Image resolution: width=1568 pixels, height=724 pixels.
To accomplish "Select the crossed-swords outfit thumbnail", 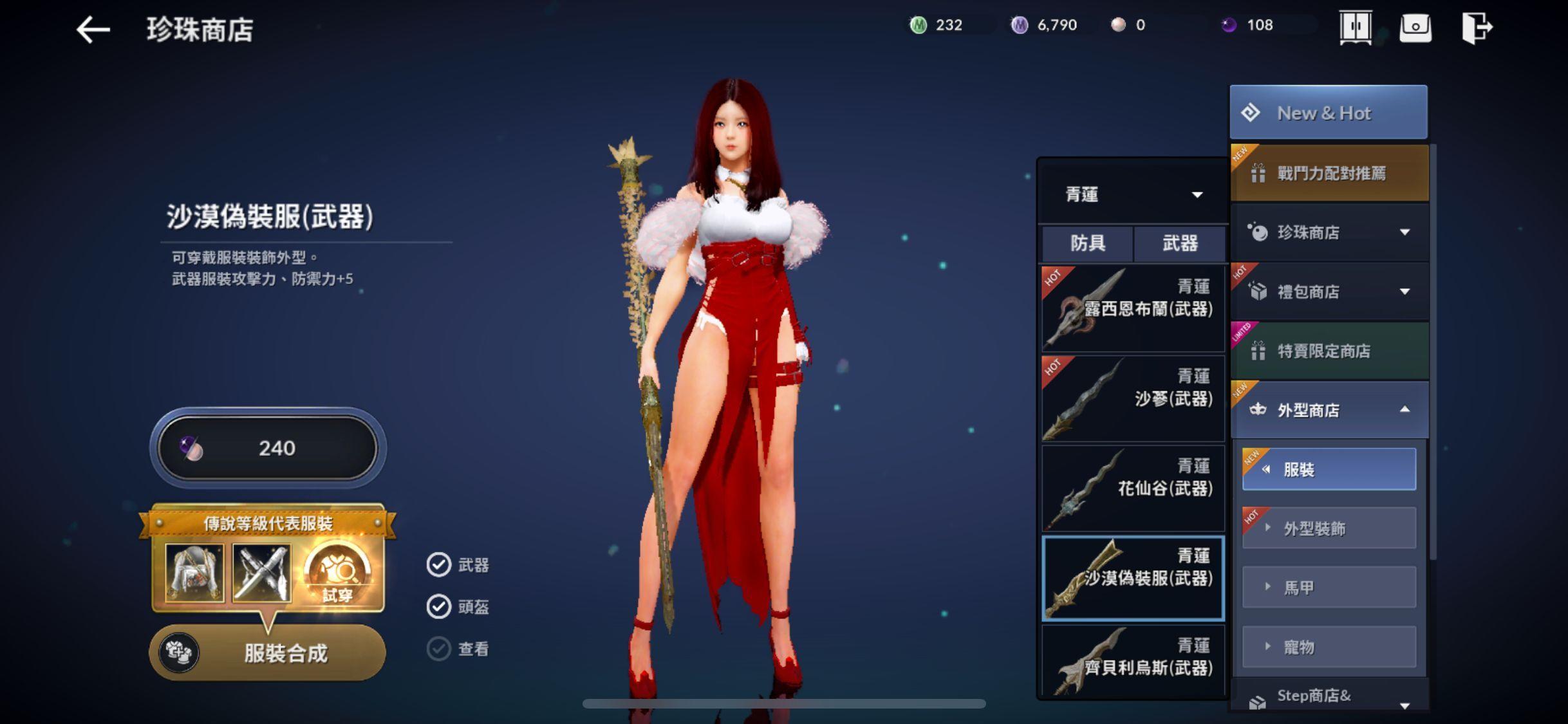I will coord(263,571).
